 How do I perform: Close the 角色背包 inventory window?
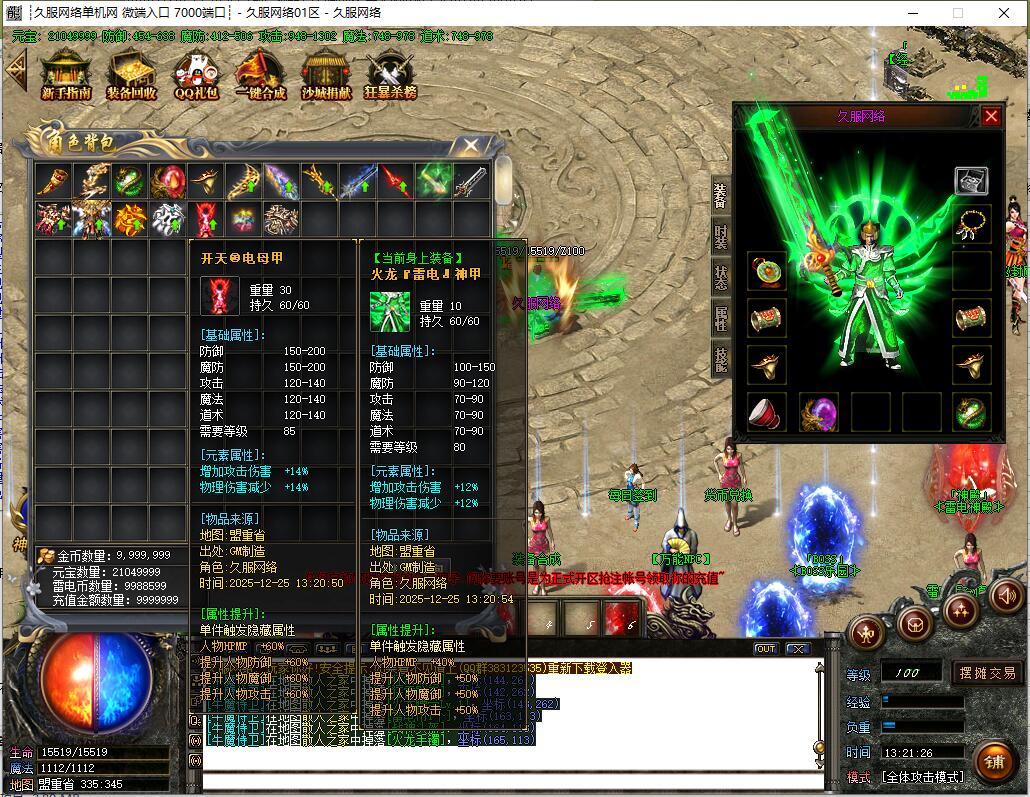(470, 146)
